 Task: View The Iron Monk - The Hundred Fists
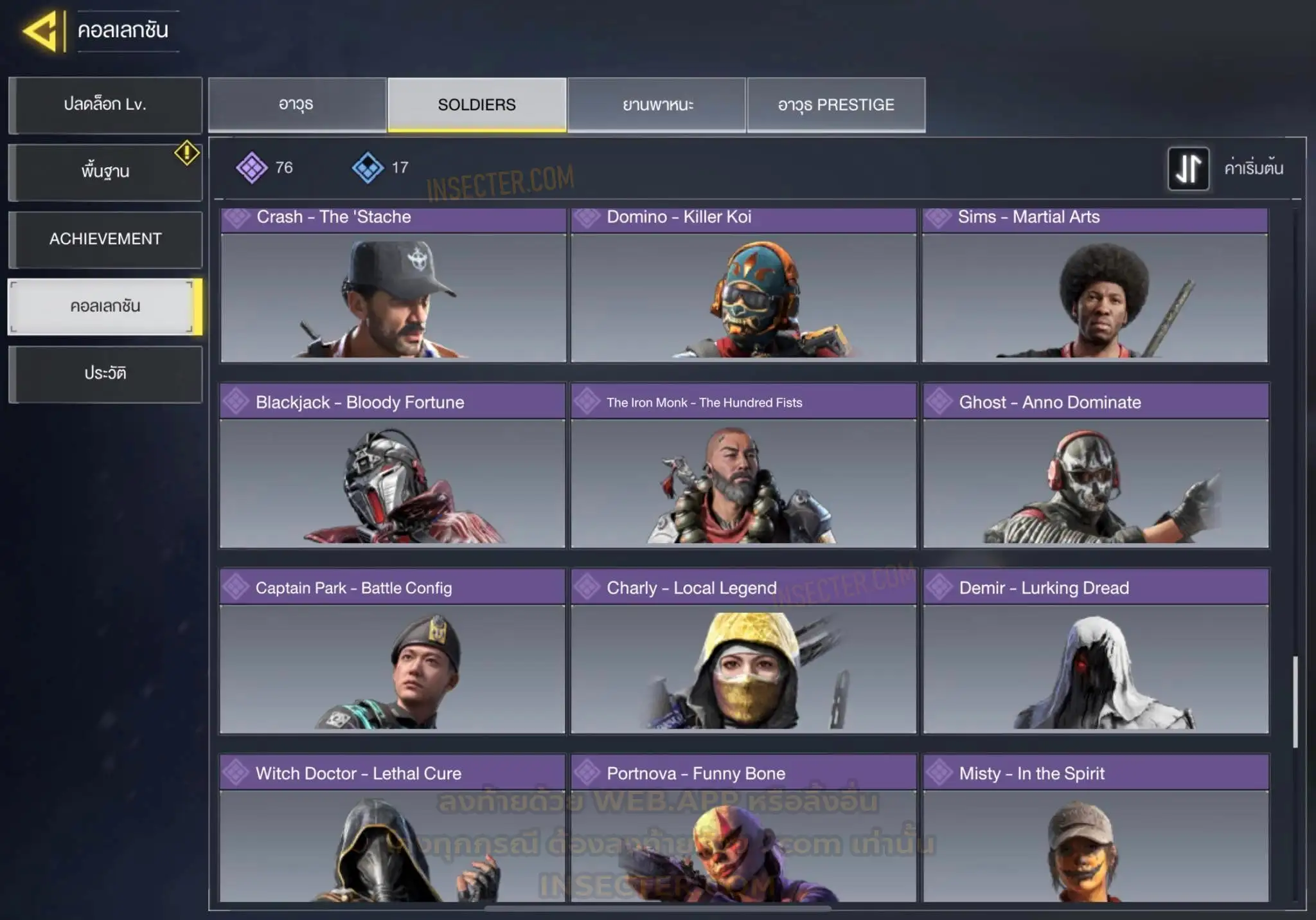(743, 466)
